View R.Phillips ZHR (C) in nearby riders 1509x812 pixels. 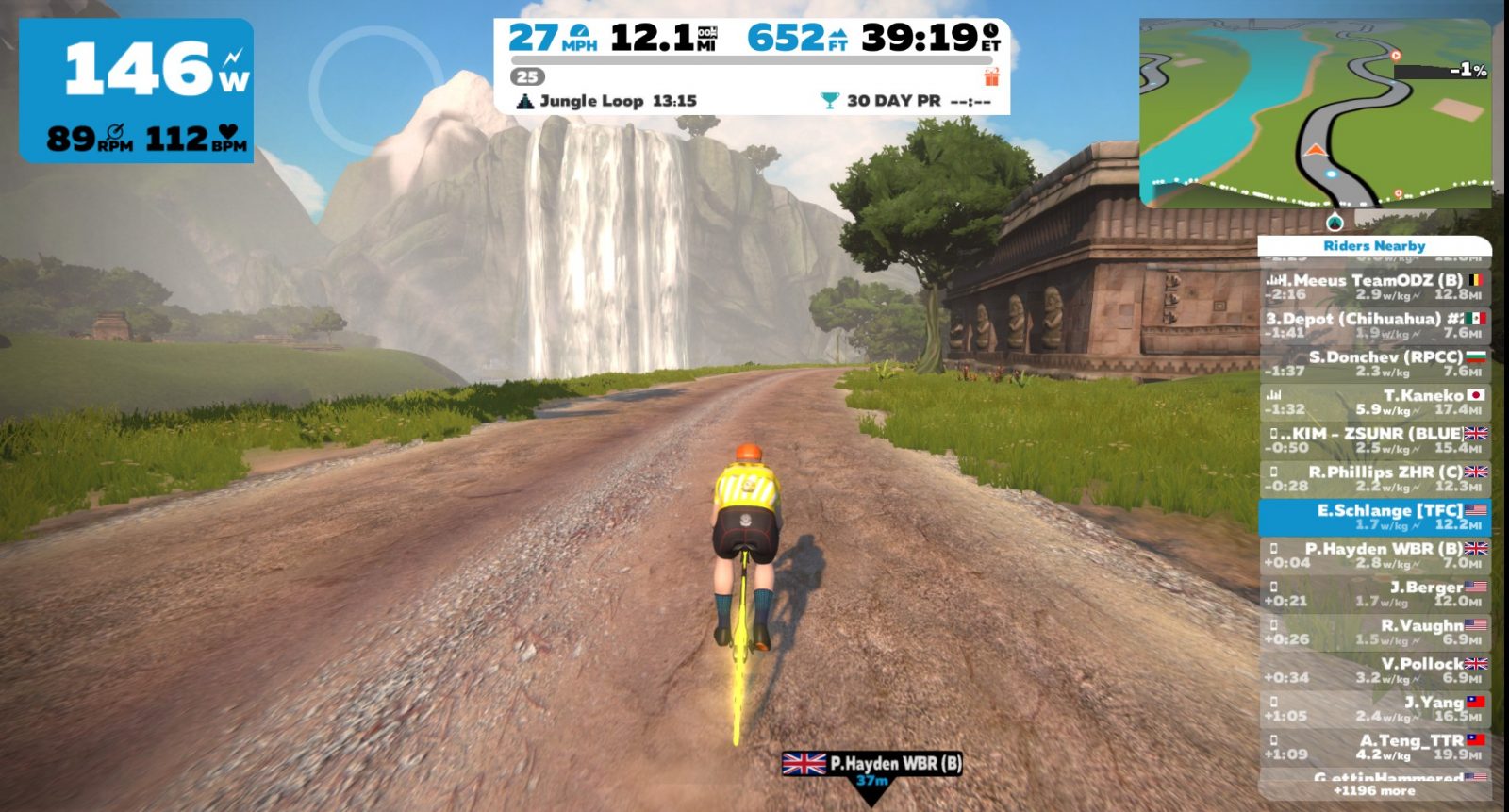[x=1374, y=478]
